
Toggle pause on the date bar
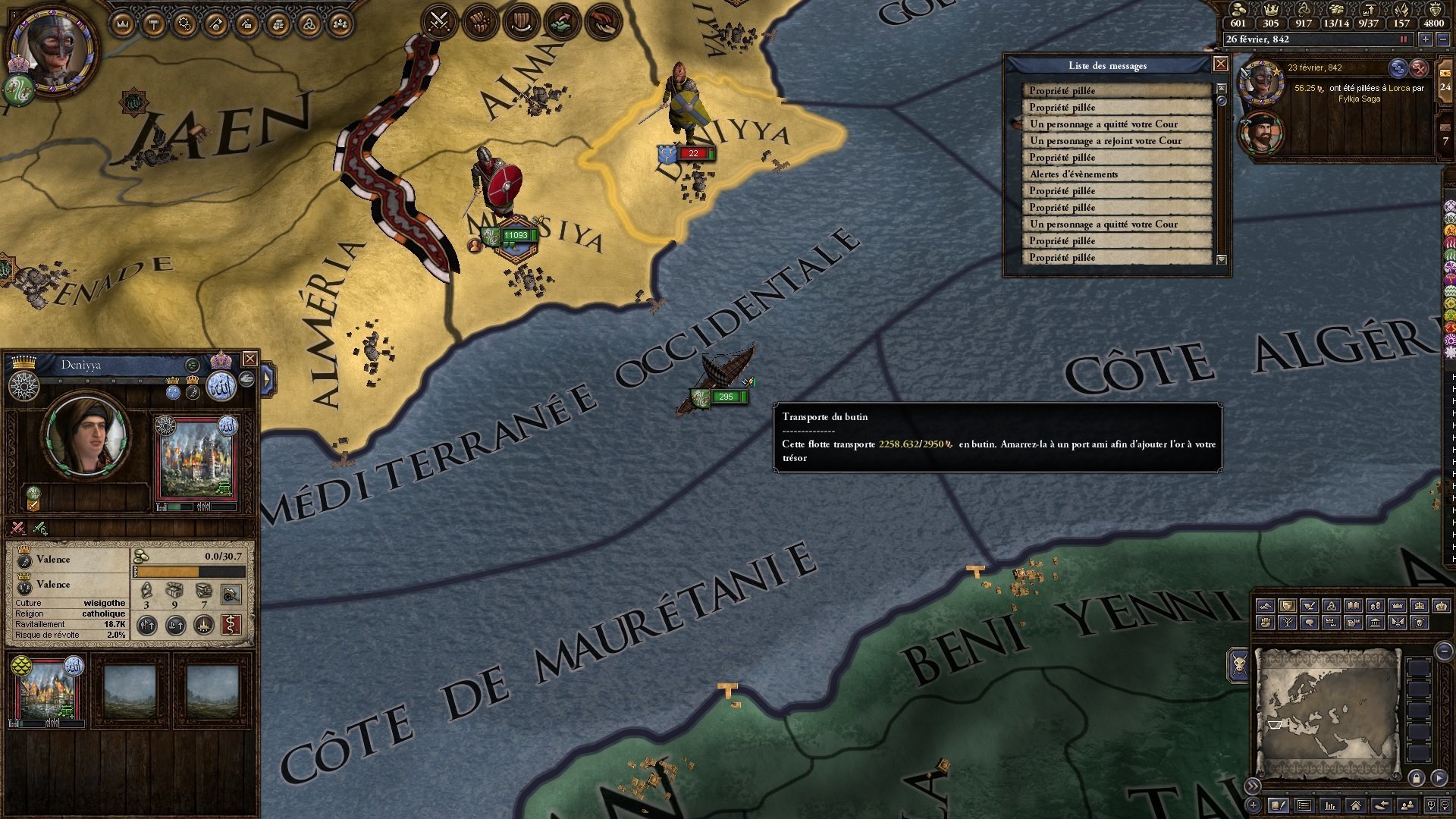point(1403,39)
